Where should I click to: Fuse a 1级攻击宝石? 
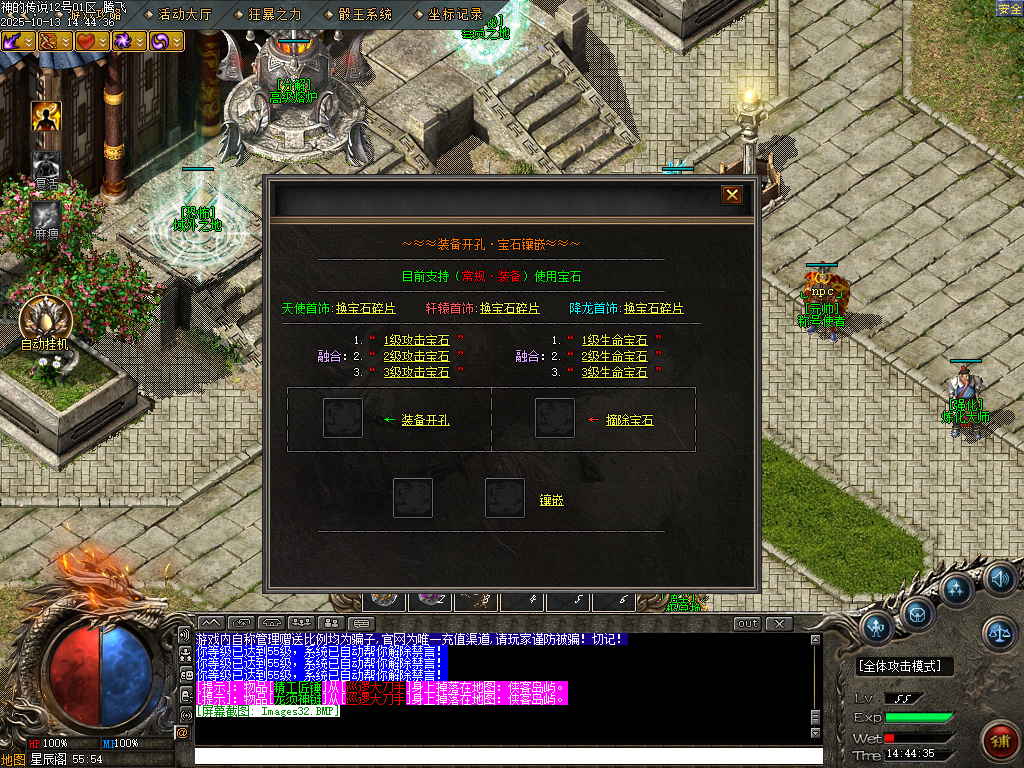click(416, 341)
